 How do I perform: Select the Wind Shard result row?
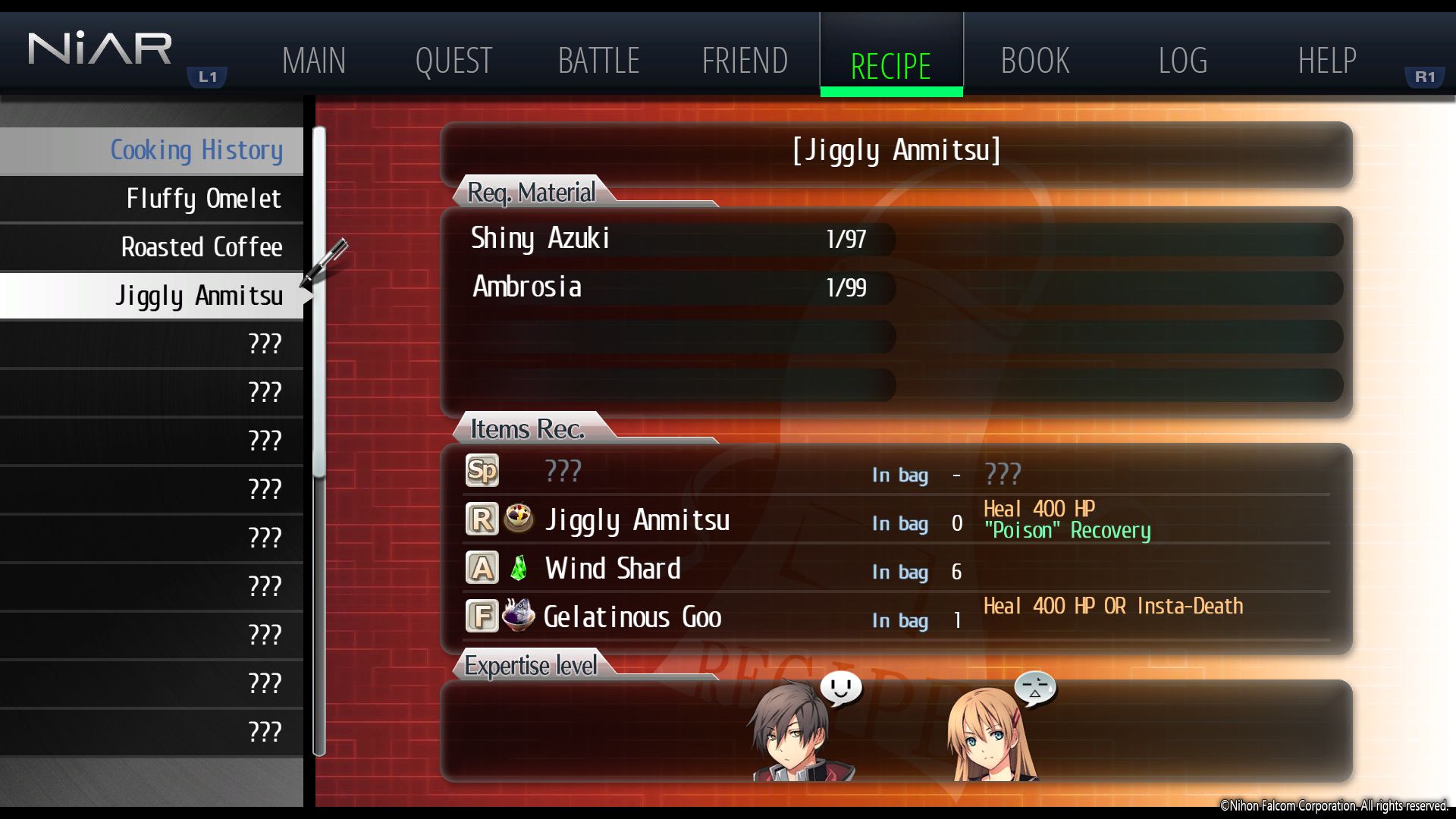(613, 569)
